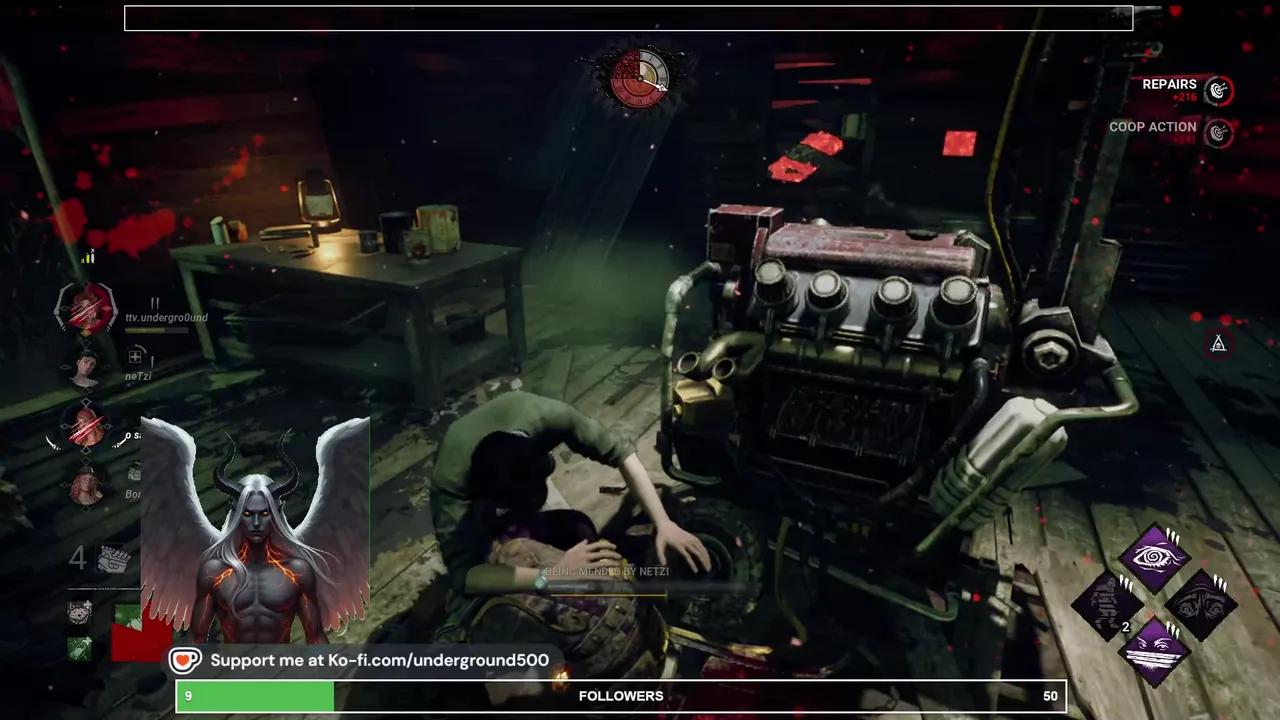The image size is (1280, 720).
Task: Click the green followers progress bar
Action: (x=255, y=695)
